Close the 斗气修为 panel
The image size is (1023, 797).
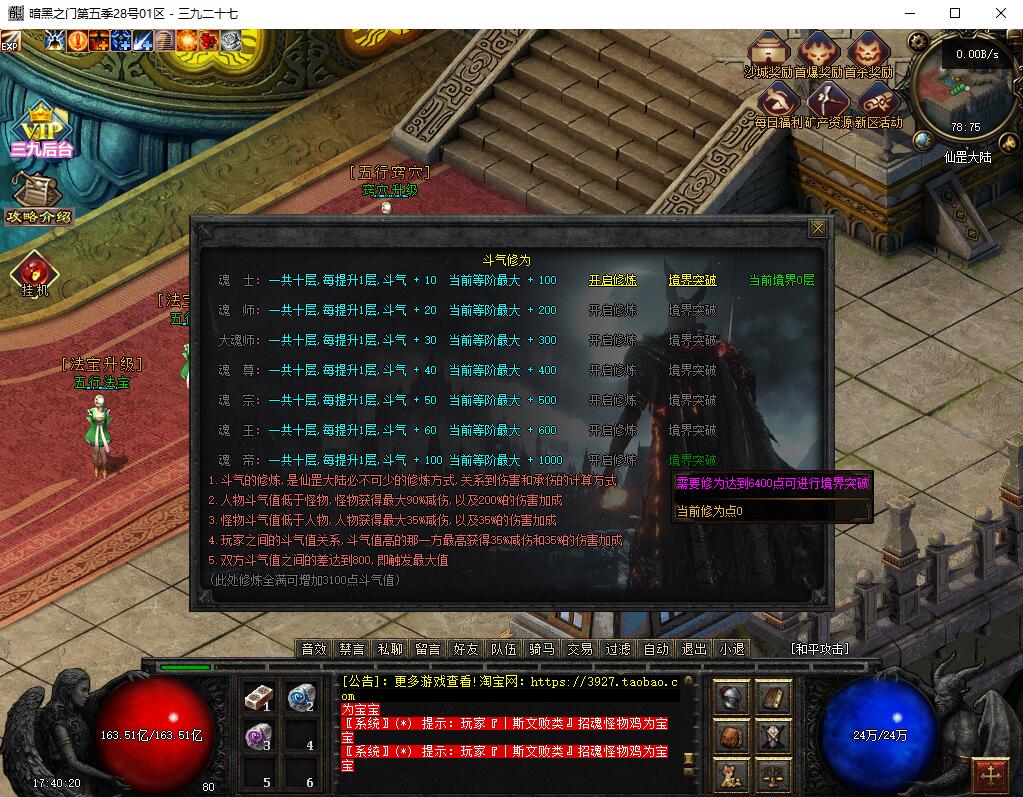pyautogui.click(x=818, y=229)
